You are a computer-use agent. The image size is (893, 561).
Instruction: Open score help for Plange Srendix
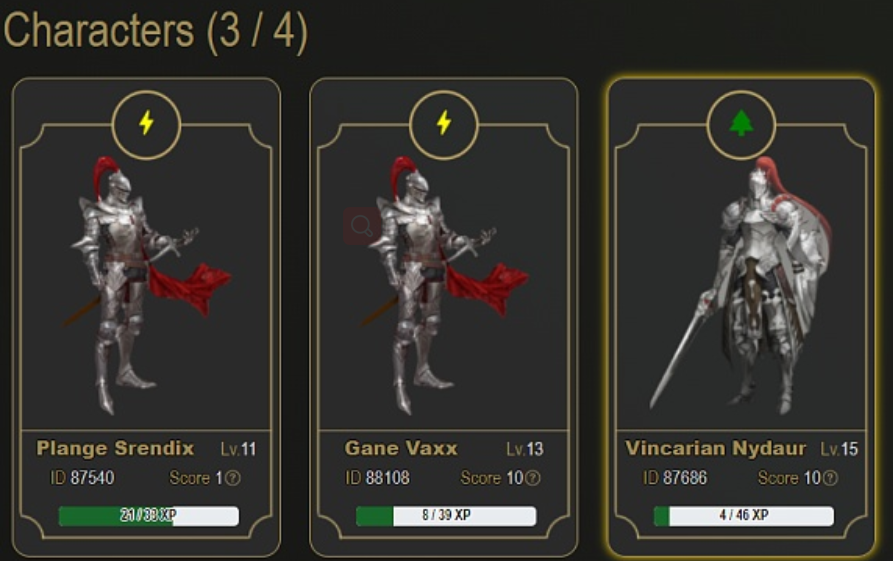(233, 478)
